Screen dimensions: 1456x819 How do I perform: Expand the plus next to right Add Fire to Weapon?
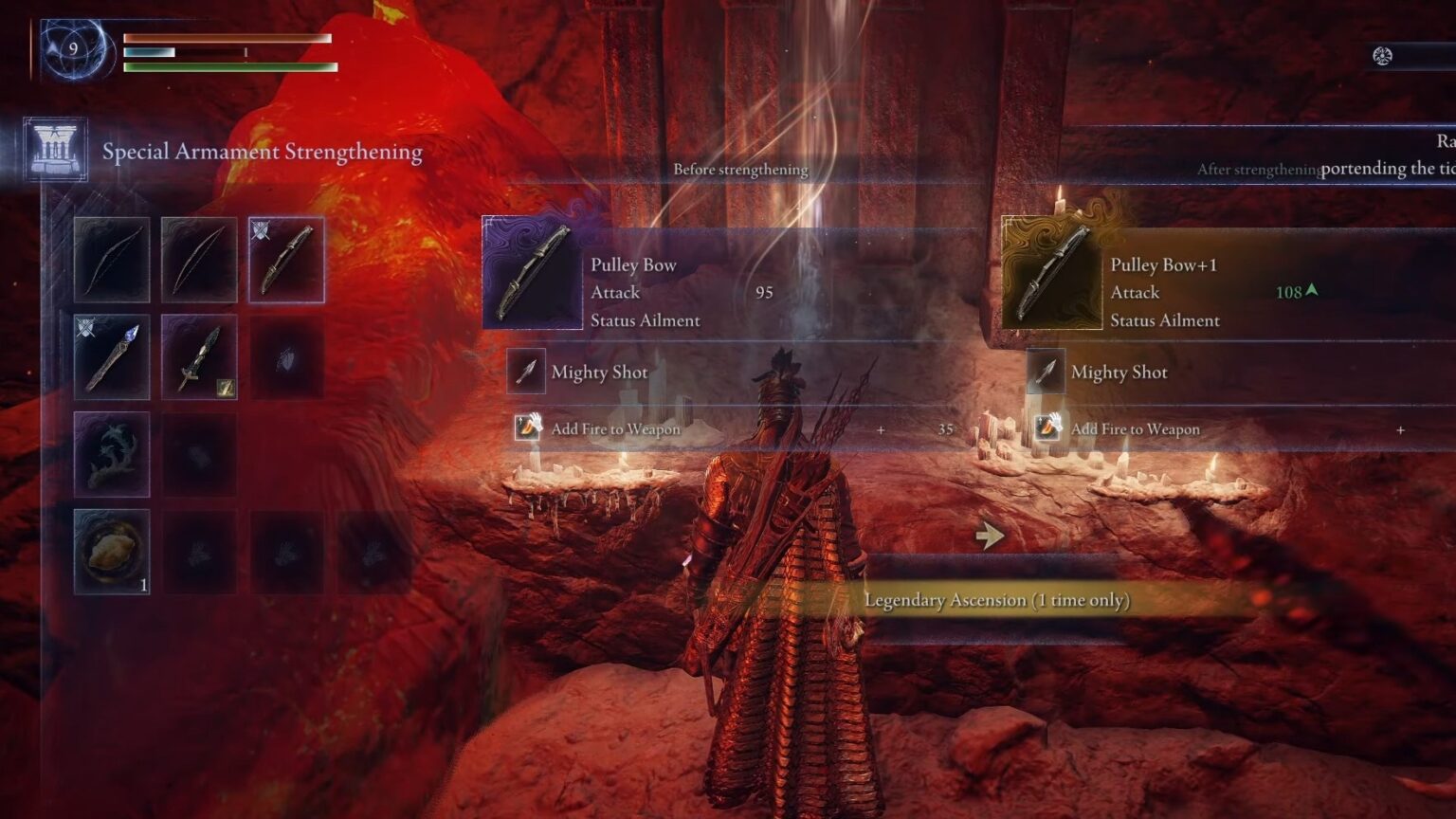tap(1400, 429)
